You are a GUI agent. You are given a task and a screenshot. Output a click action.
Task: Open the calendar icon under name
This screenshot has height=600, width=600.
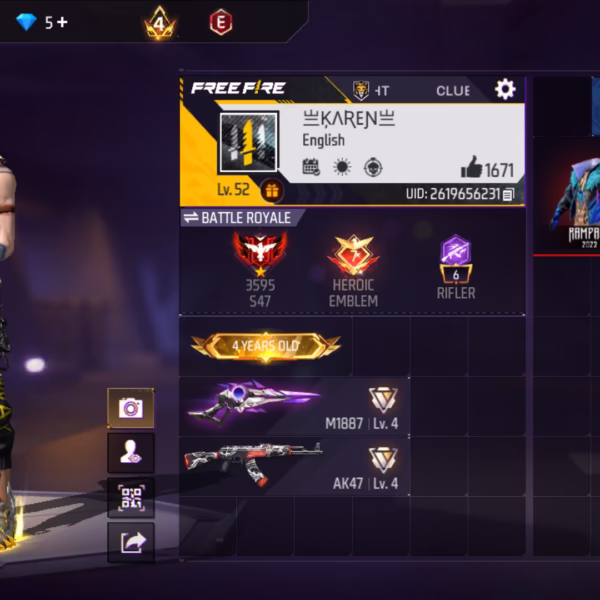pyautogui.click(x=311, y=167)
